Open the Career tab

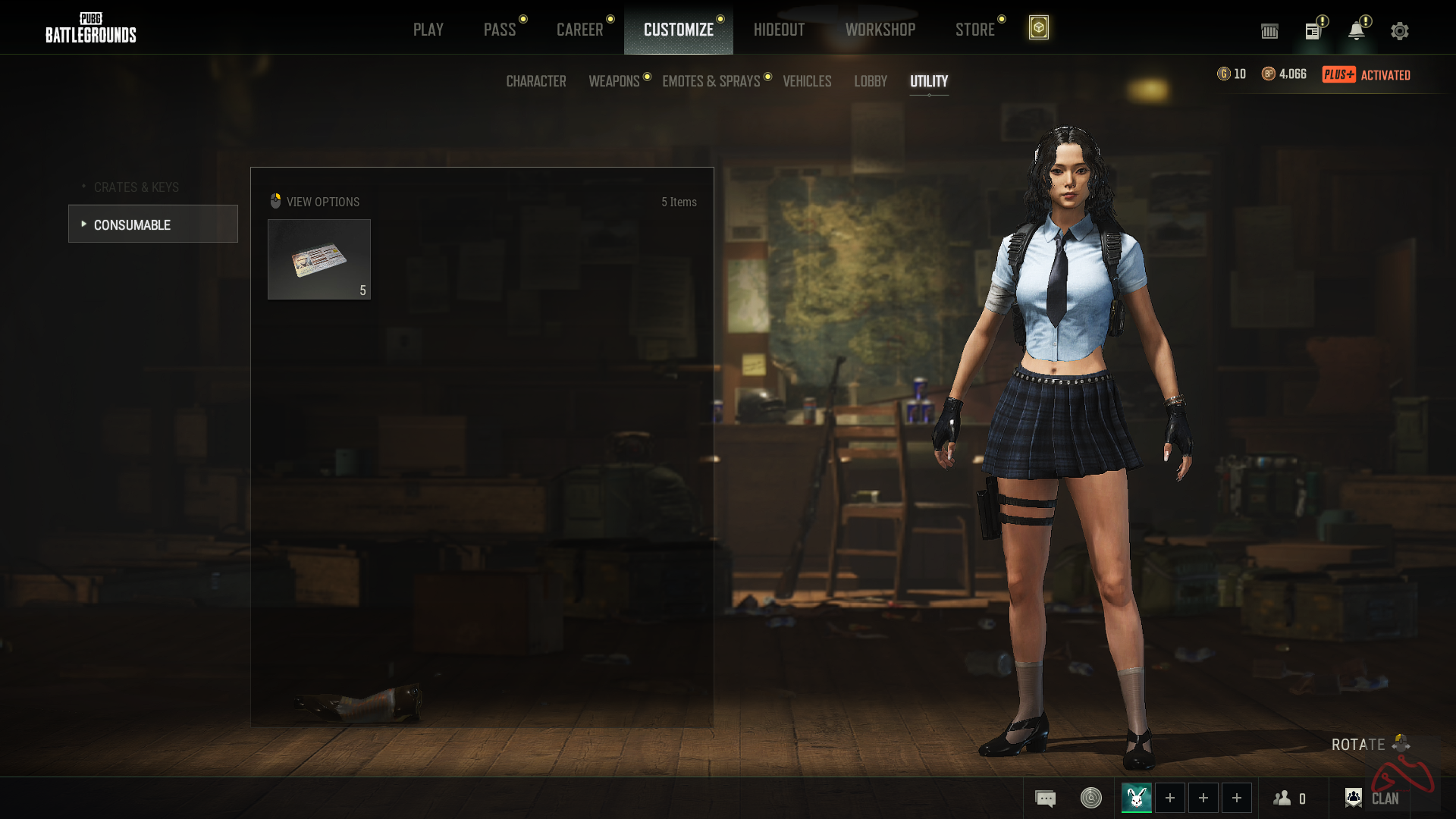pyautogui.click(x=579, y=30)
